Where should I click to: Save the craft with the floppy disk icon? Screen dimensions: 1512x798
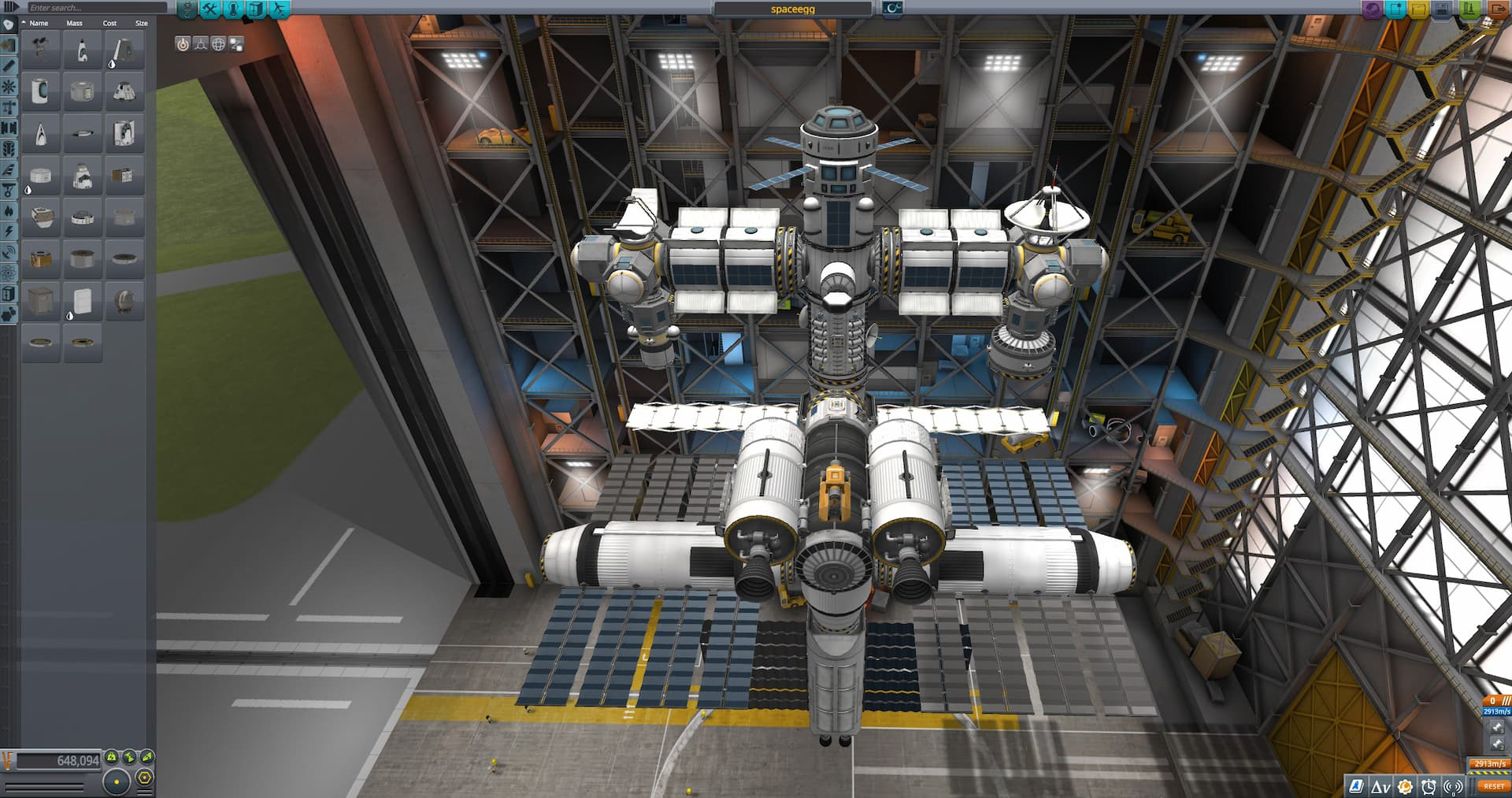coord(1442,9)
